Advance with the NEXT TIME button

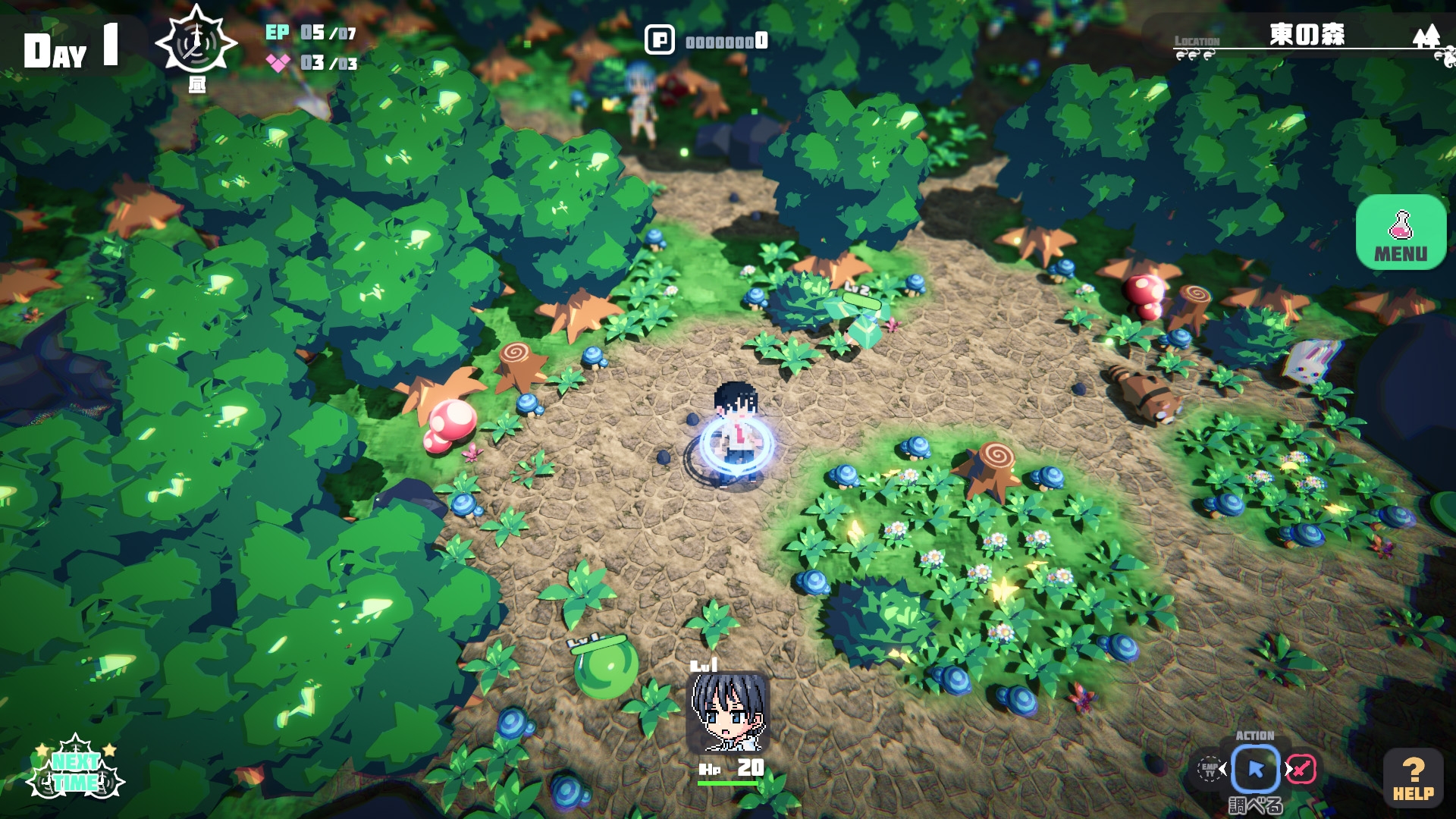pos(75,770)
